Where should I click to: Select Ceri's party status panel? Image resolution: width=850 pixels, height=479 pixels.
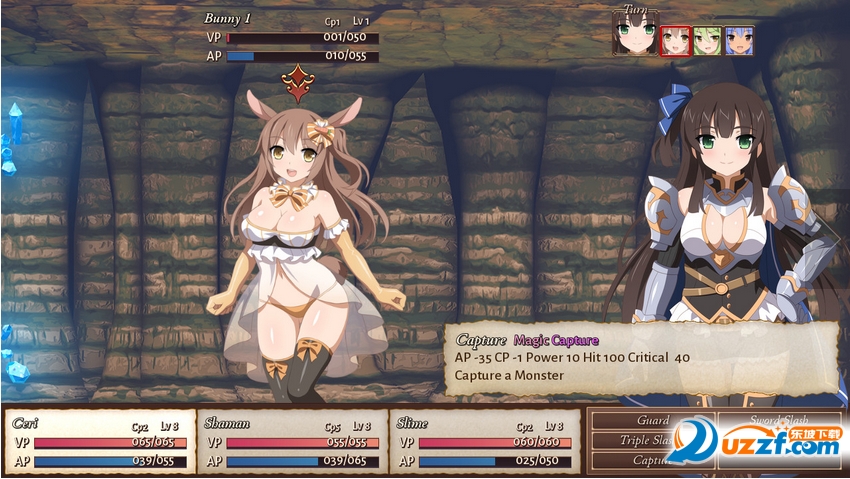[100, 441]
